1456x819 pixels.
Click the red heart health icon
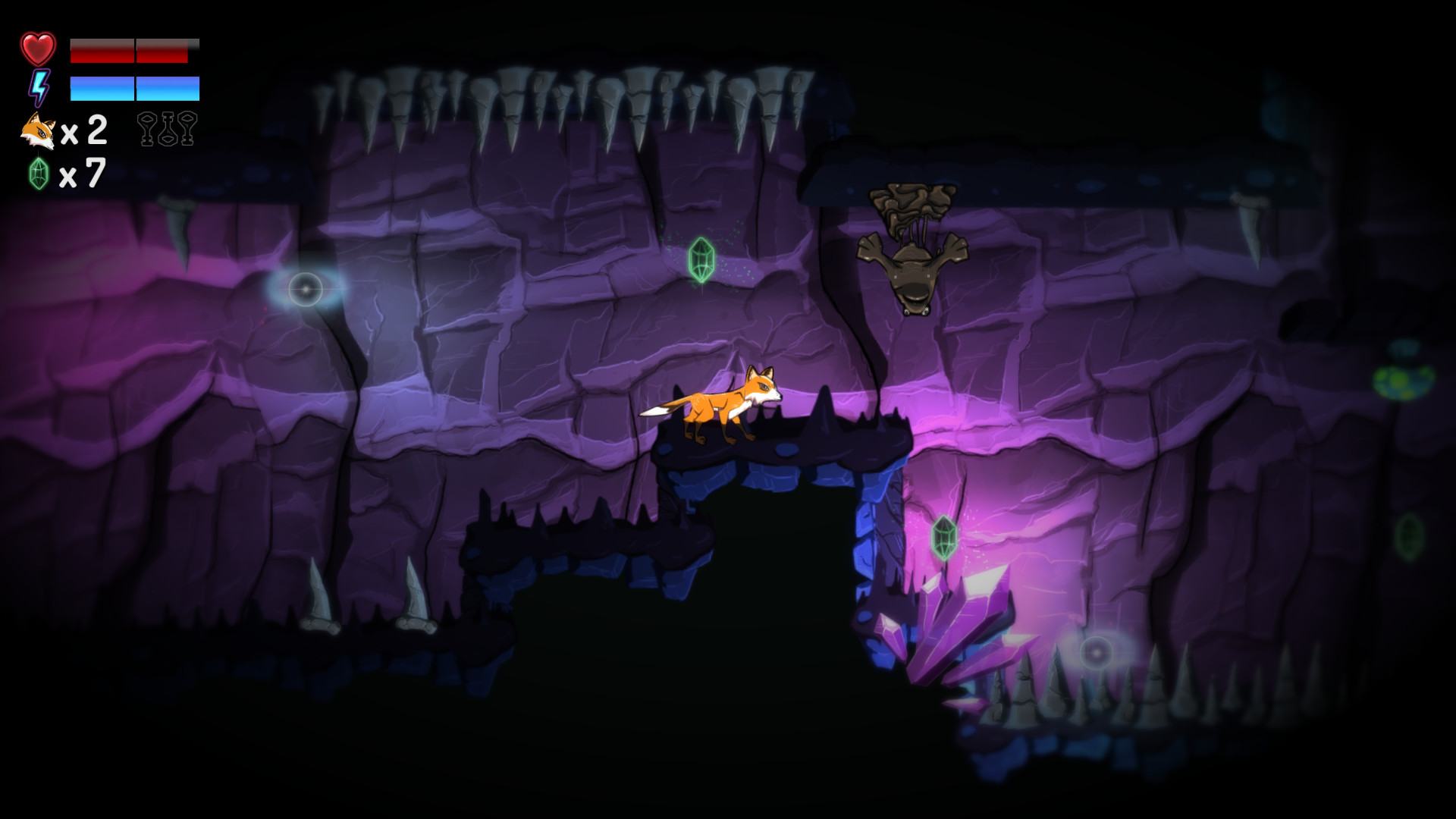[38, 49]
